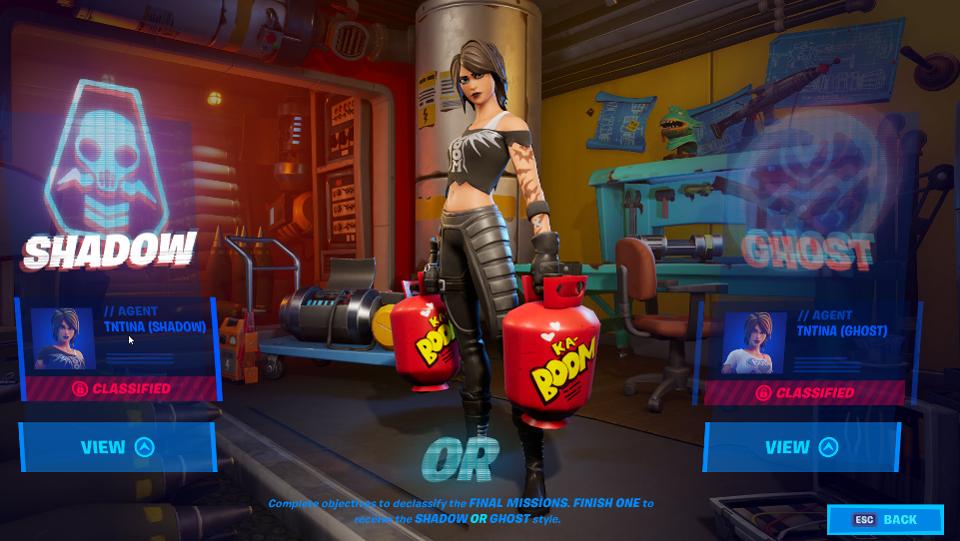Viewport: 960px width, 541px height.
Task: Open the Ghost side View button
Action: pyautogui.click(x=801, y=447)
